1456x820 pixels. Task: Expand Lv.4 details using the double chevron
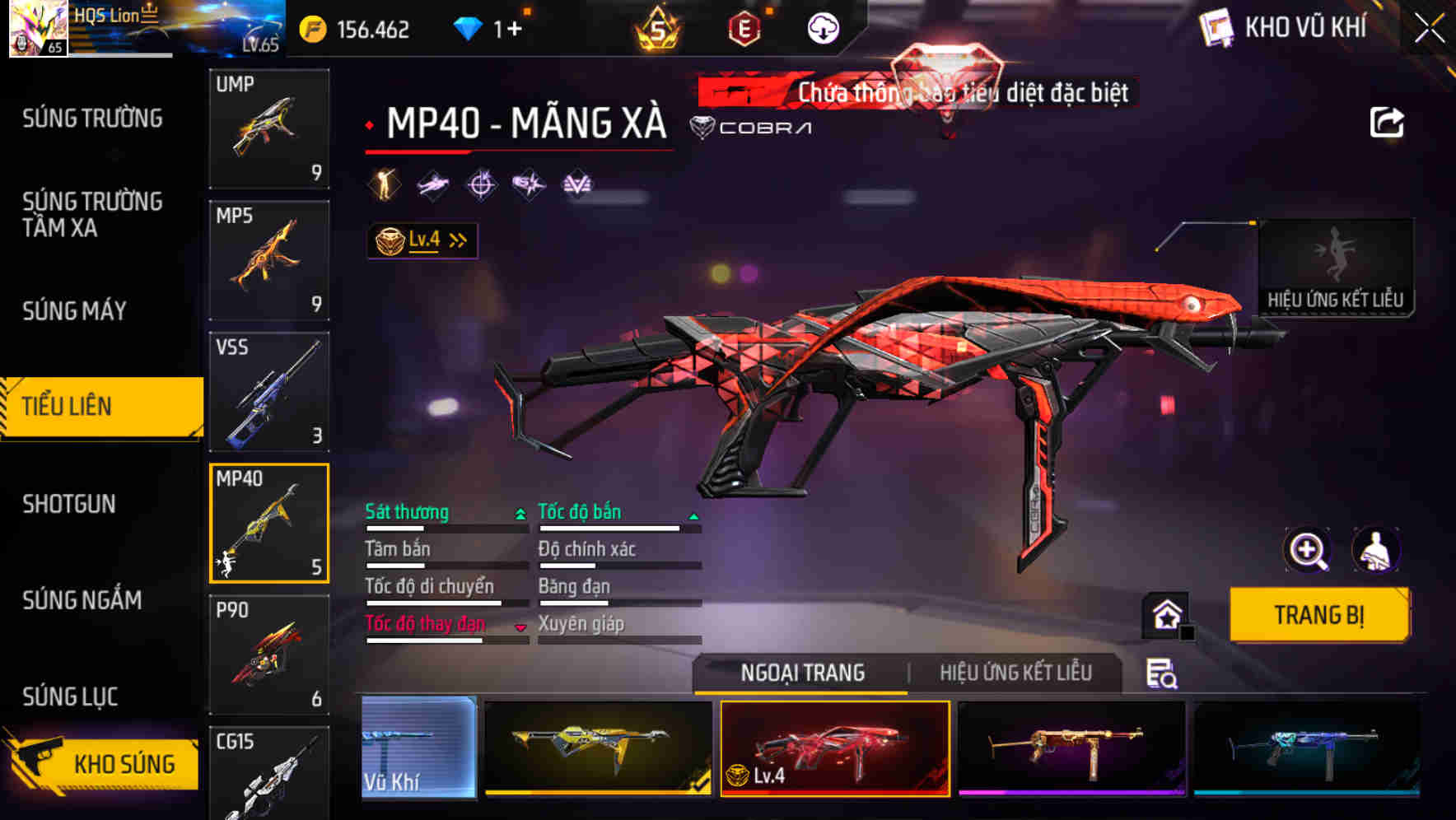click(x=458, y=239)
